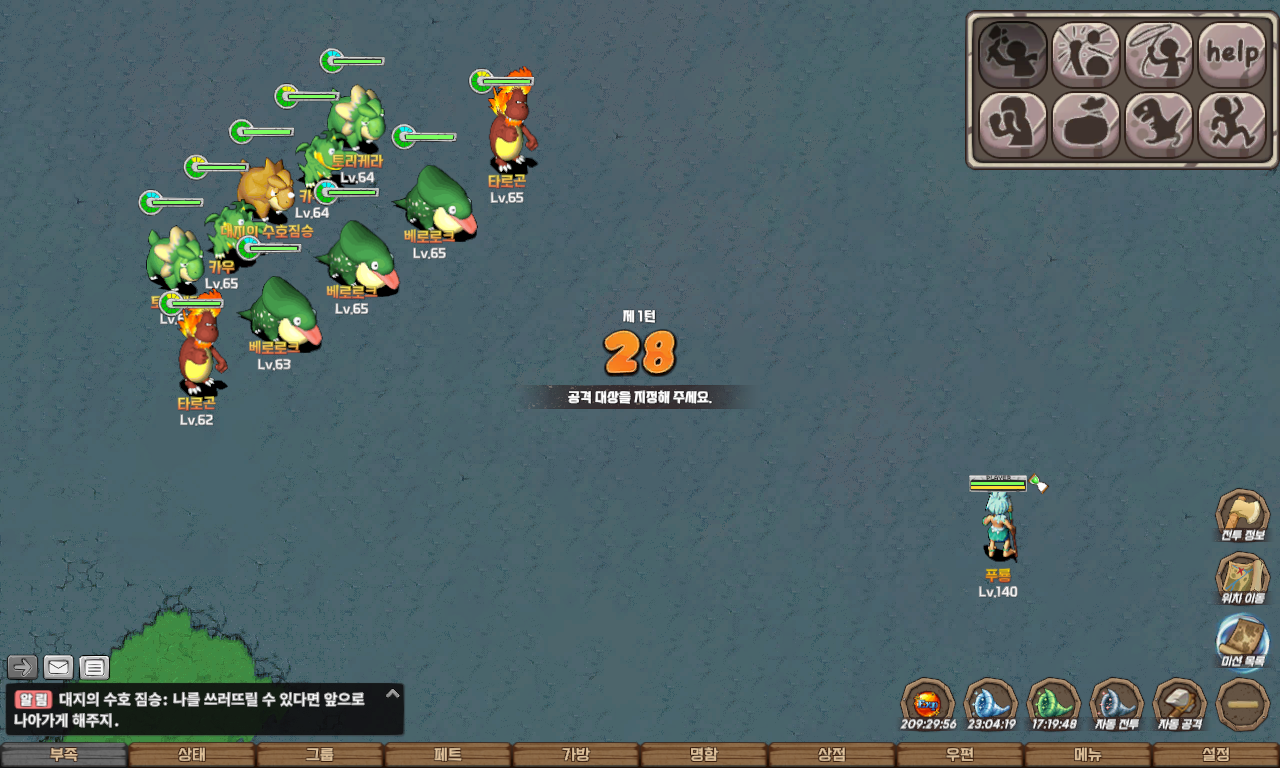Open the envelope mail button above chat
1280x768 pixels.
(x=58, y=667)
